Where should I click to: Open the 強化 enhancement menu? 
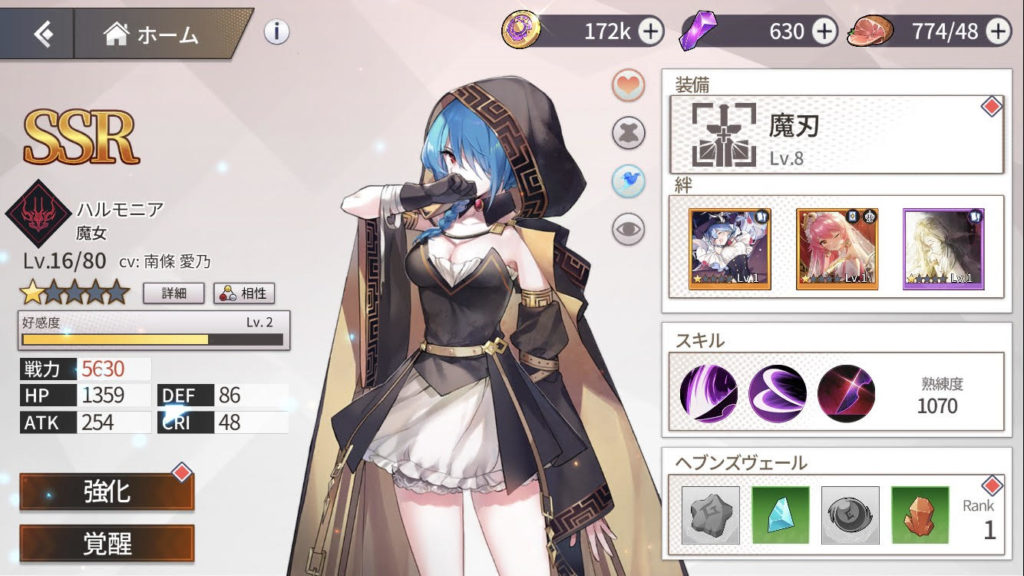(x=107, y=491)
